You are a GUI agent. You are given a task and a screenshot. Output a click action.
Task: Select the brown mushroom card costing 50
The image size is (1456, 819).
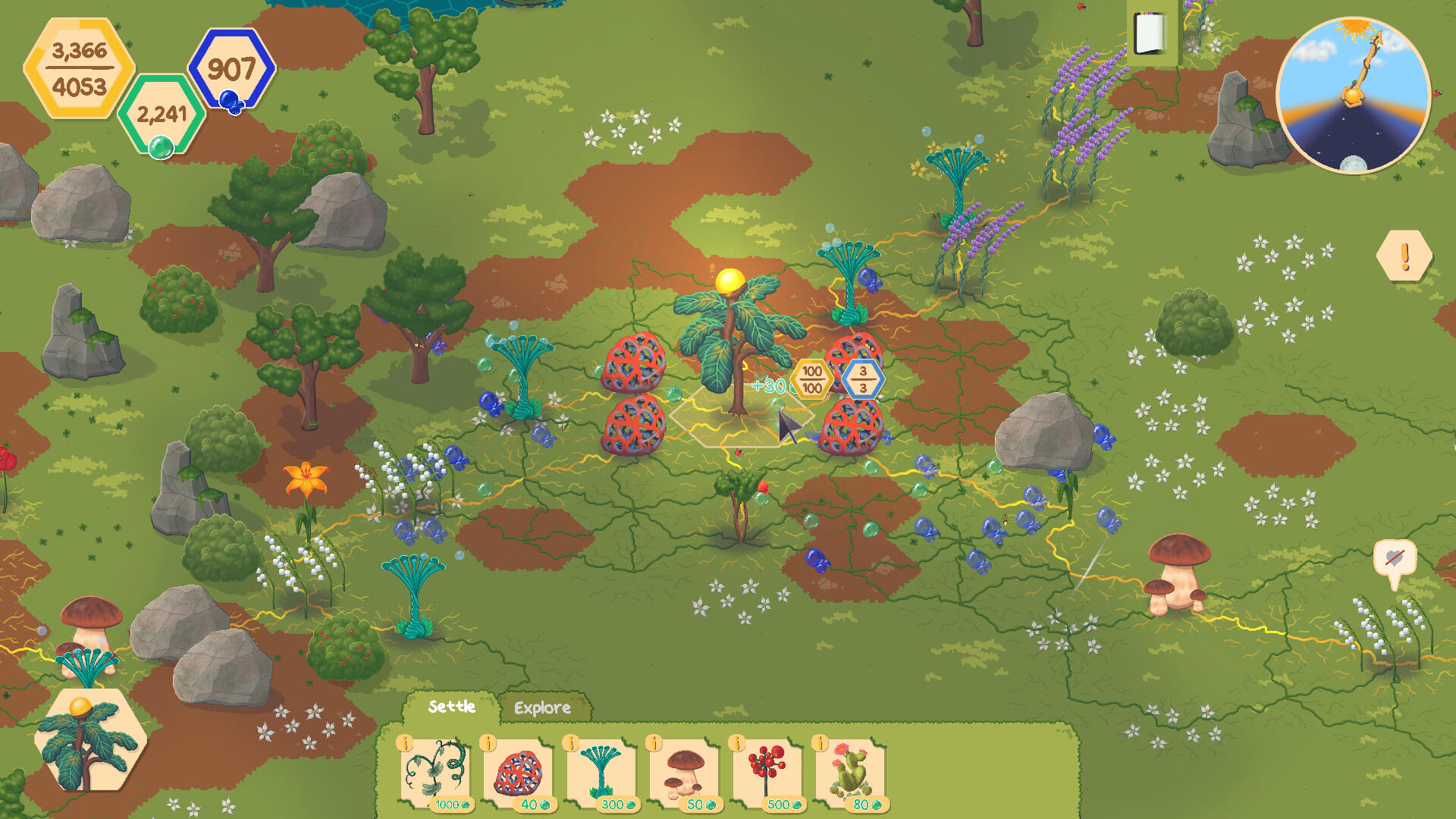685,773
